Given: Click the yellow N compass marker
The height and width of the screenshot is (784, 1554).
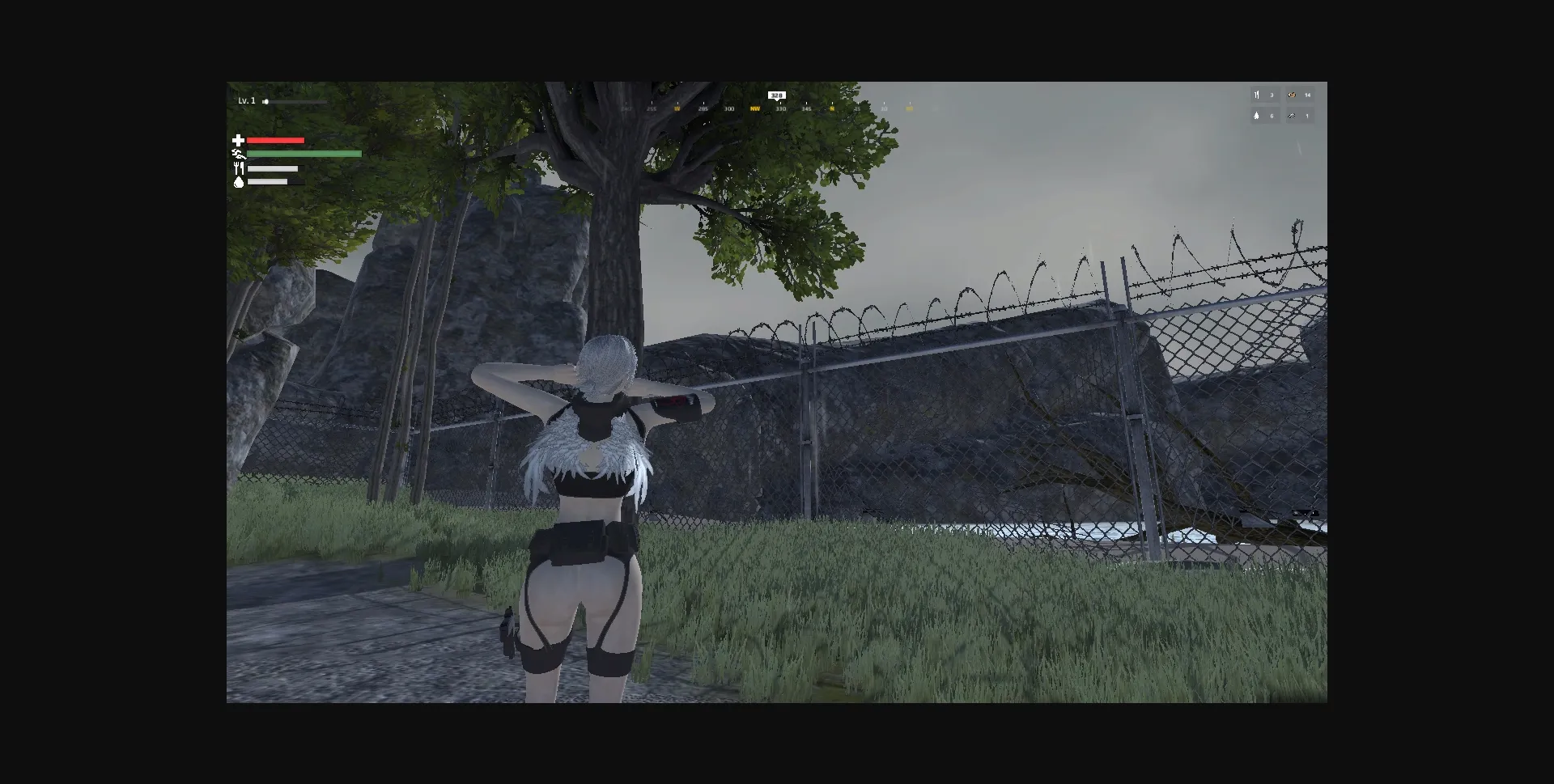Looking at the screenshot, I should (831, 108).
